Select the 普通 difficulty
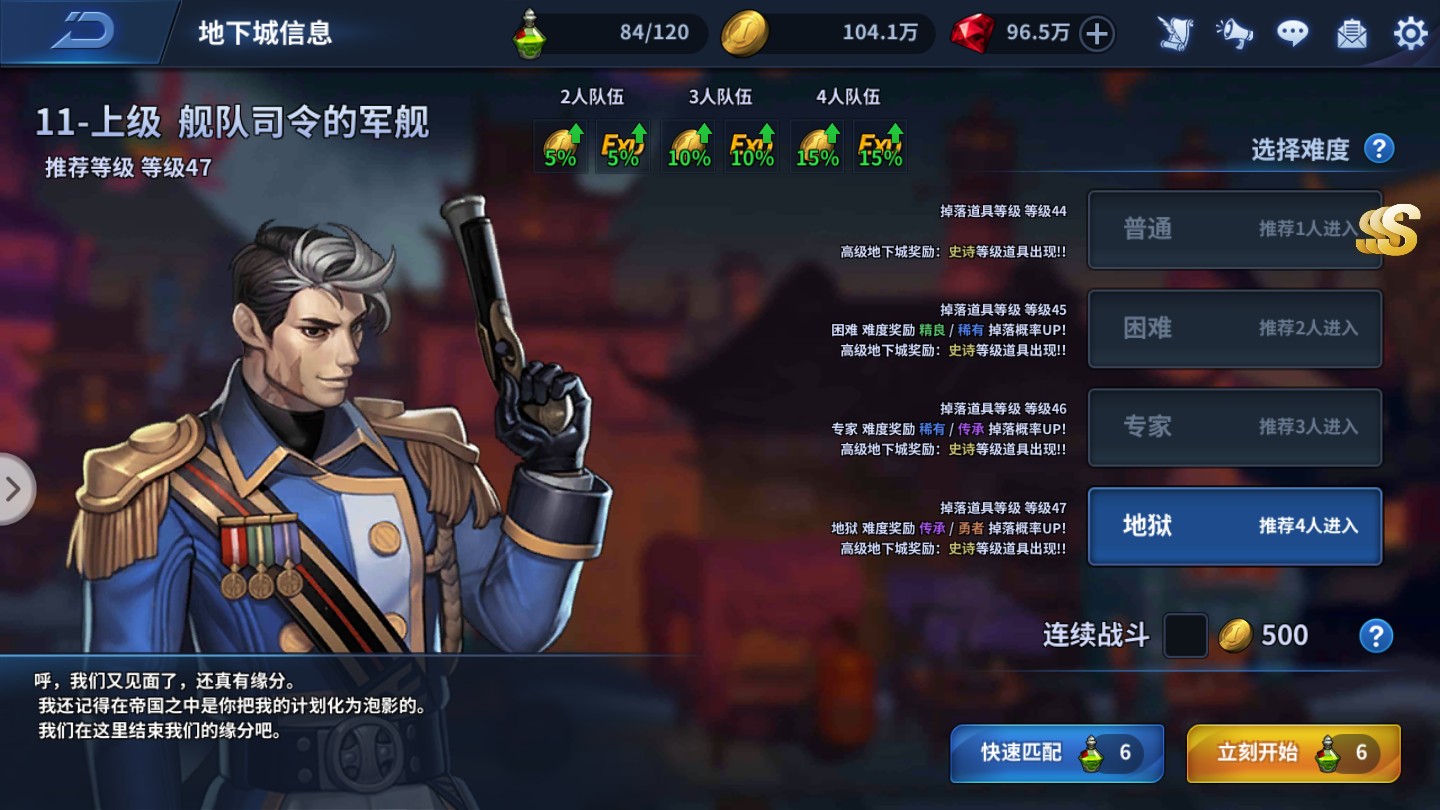This screenshot has height=810, width=1440. [1235, 230]
